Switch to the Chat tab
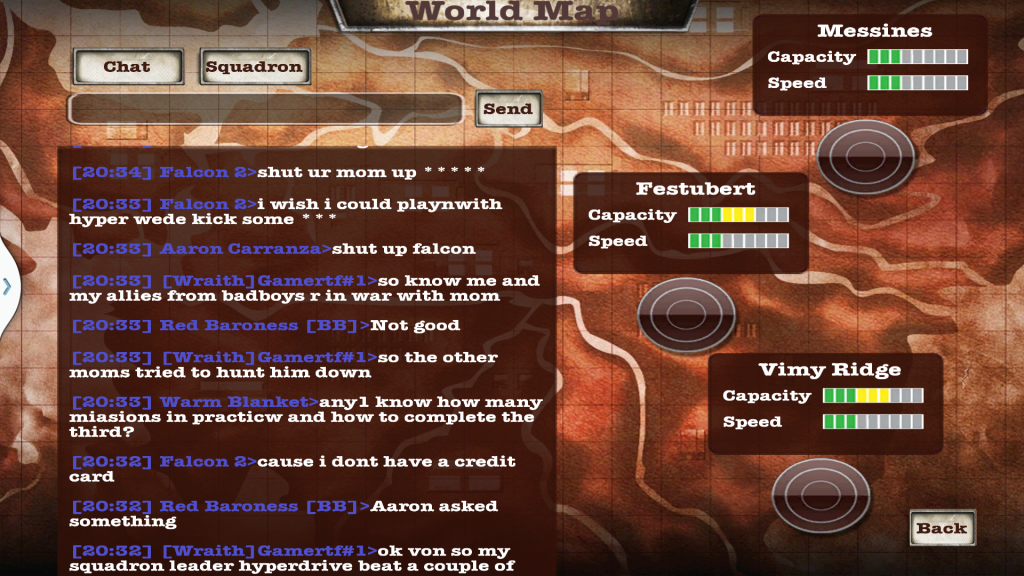This screenshot has height=576, width=1024. [127, 67]
